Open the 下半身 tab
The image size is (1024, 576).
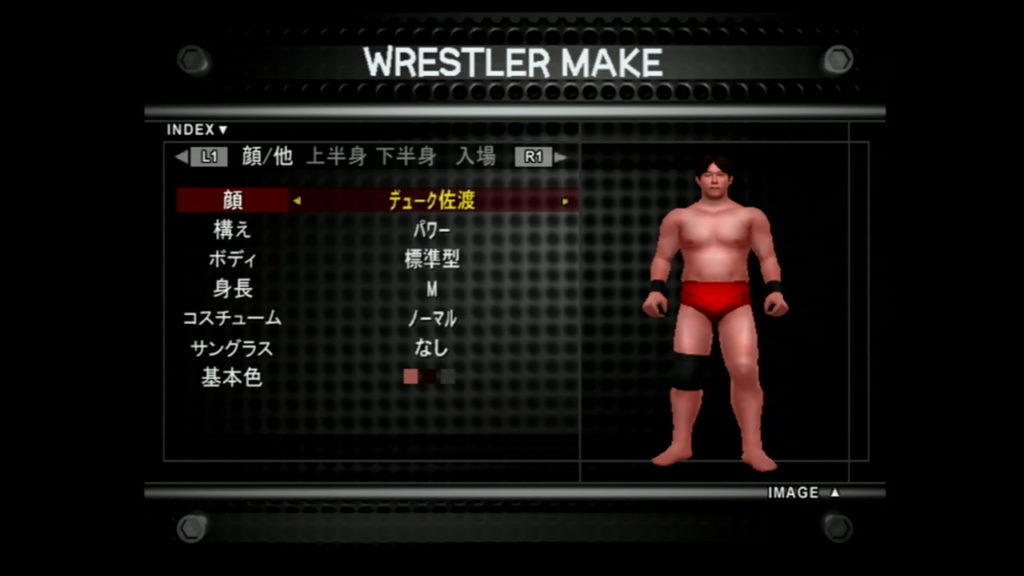406,156
